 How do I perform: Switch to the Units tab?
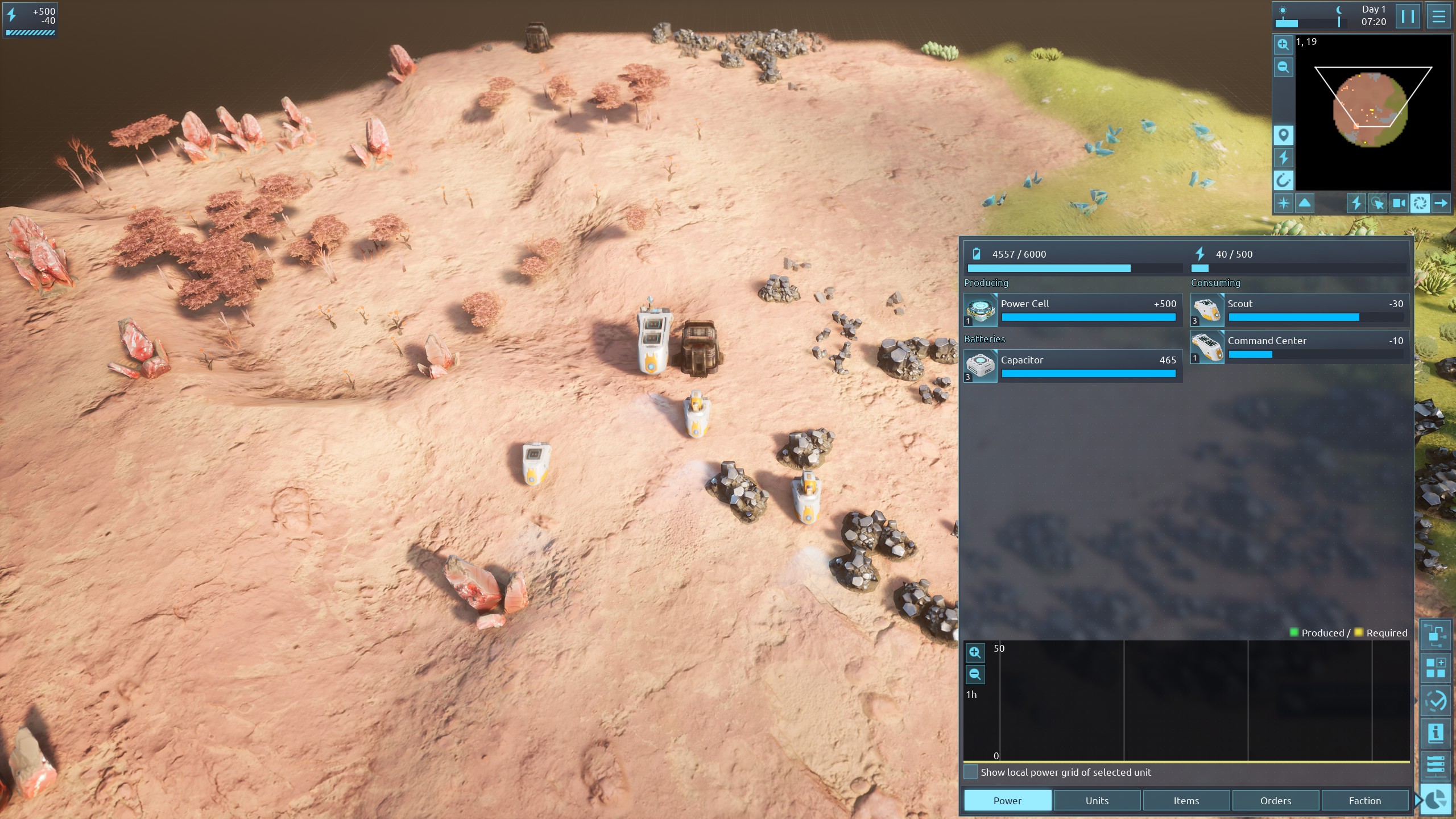click(x=1097, y=800)
